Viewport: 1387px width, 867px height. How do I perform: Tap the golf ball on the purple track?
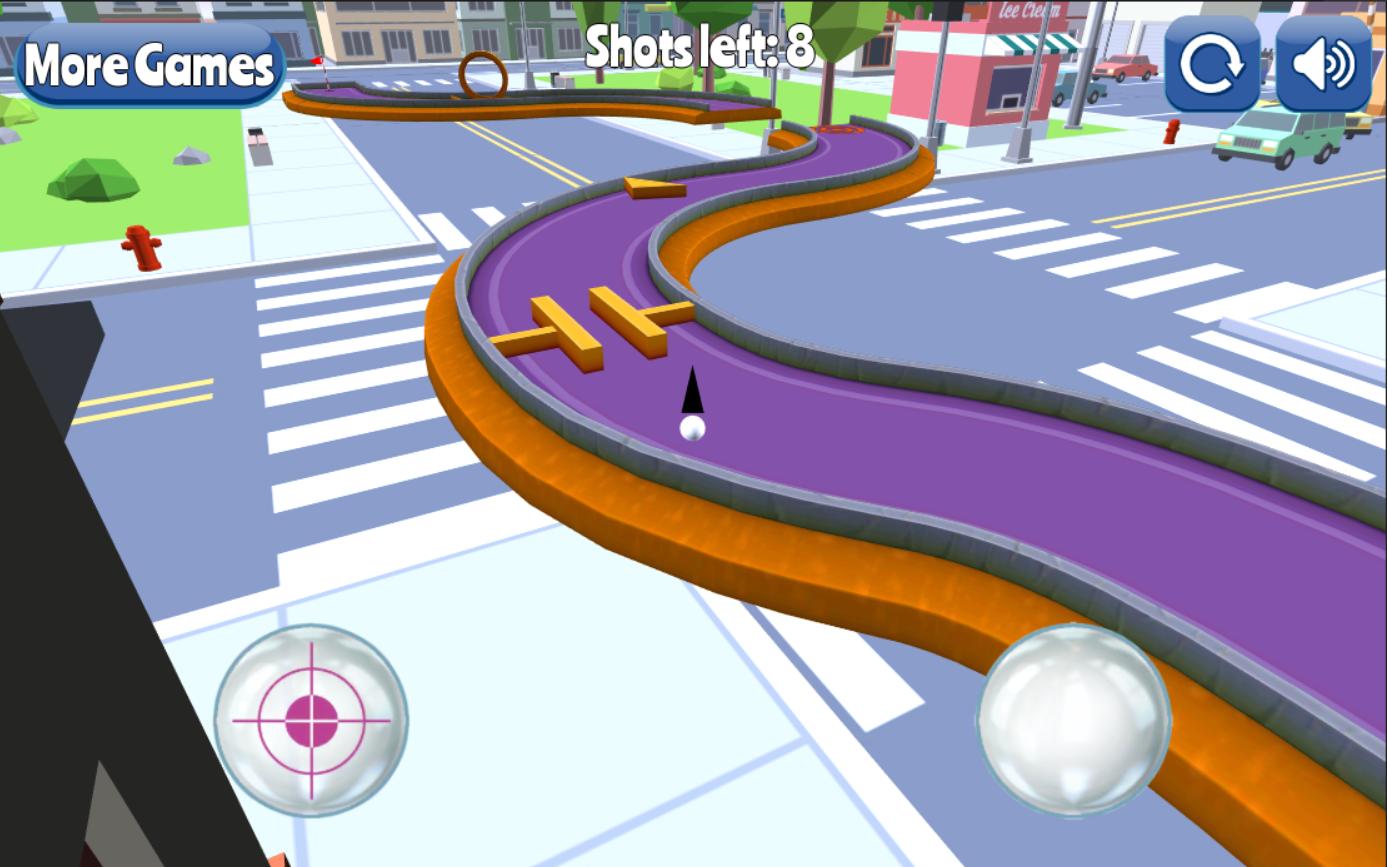691,430
